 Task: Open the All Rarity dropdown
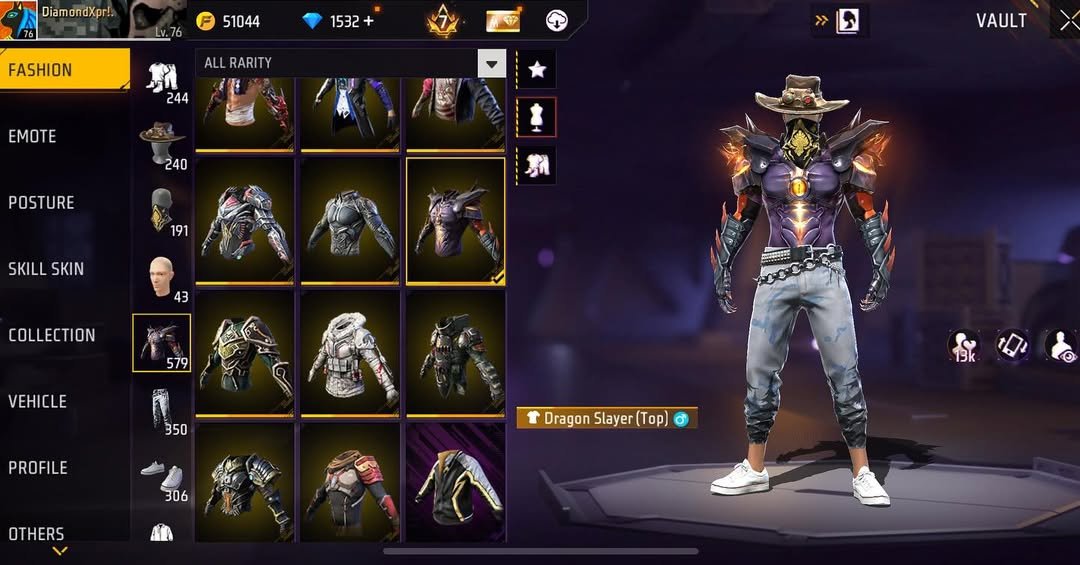pyautogui.click(x=350, y=63)
